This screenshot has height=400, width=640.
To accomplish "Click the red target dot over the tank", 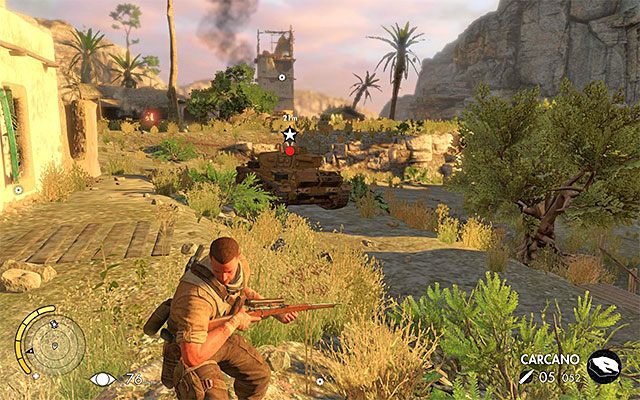I will point(290,151).
